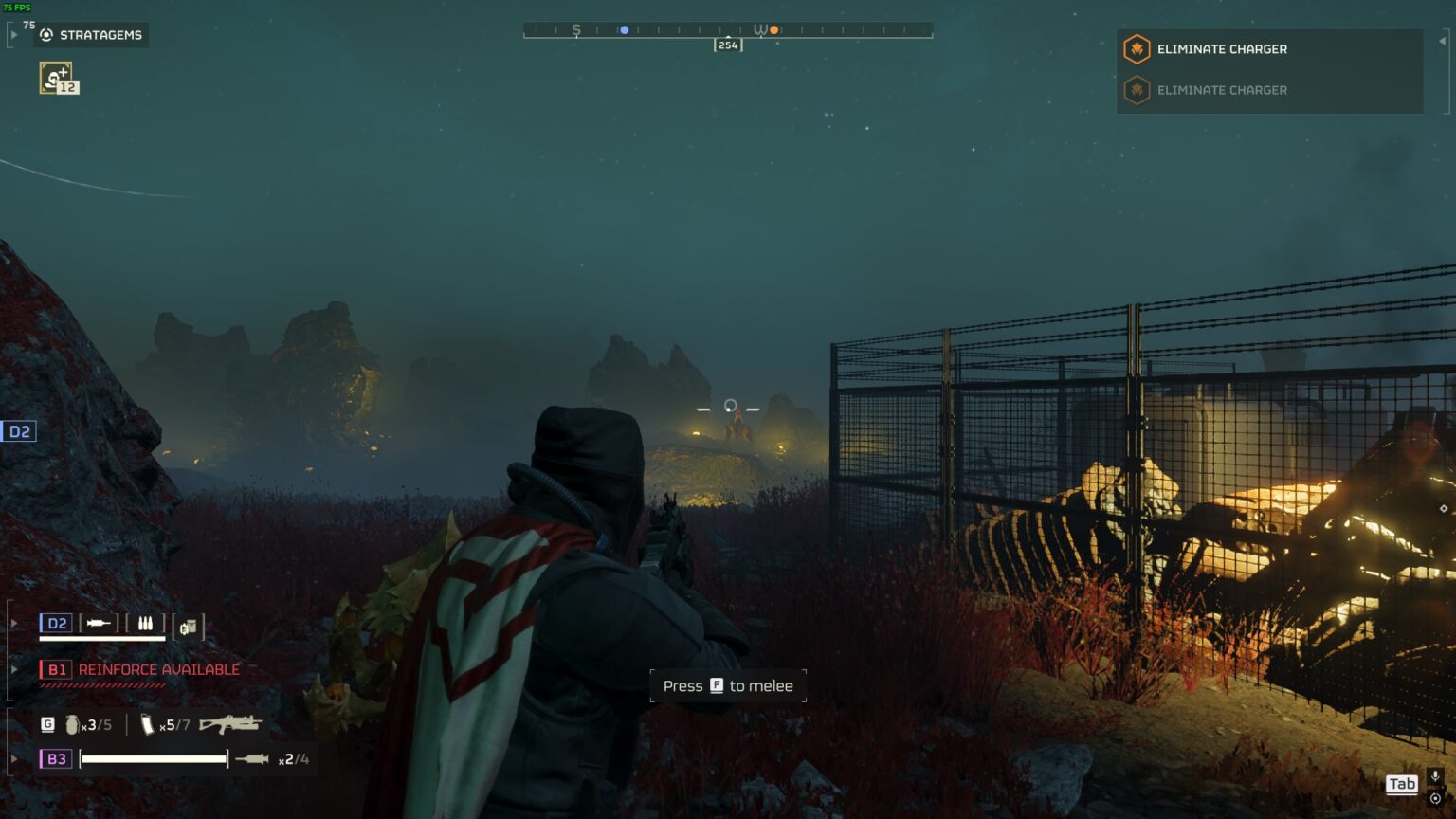Select the Reinforce stratagem icon
The width and height of the screenshot is (1456, 819).
(57, 78)
